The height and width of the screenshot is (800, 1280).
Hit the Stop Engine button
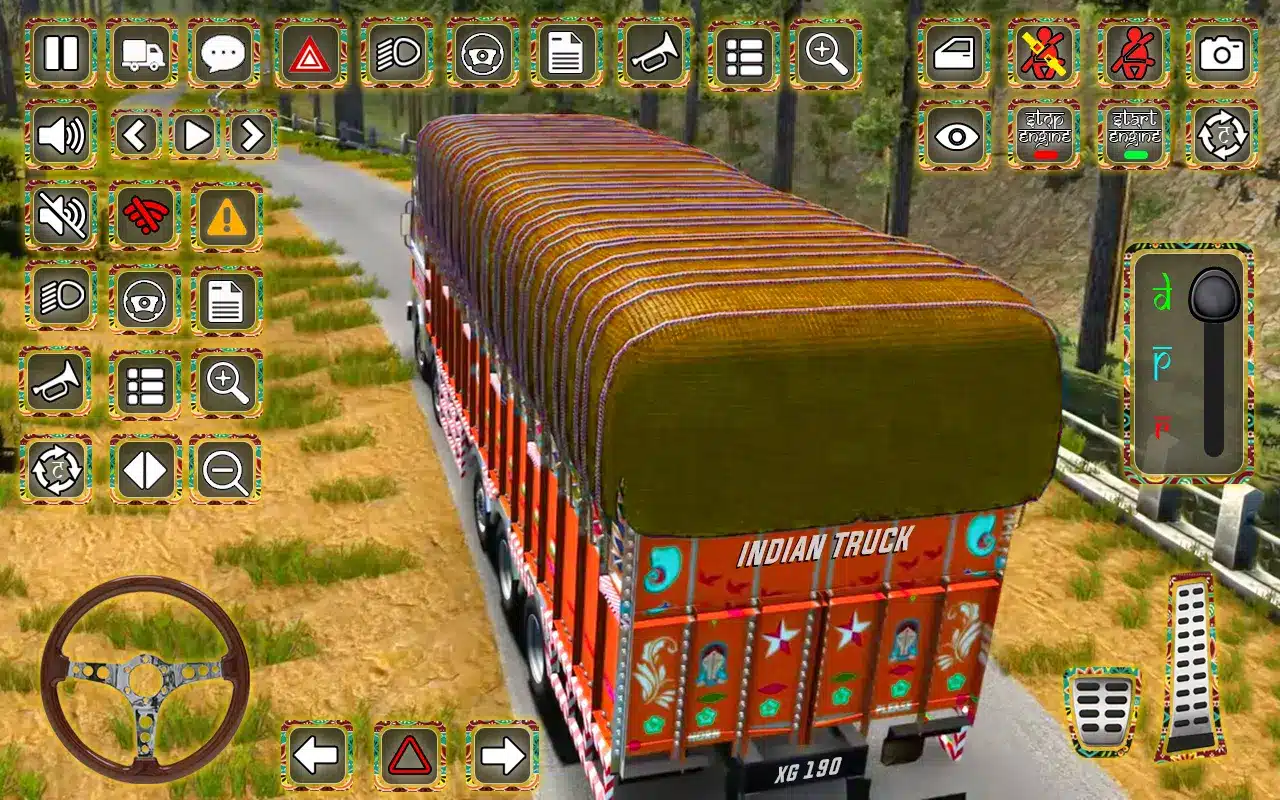coord(1043,135)
